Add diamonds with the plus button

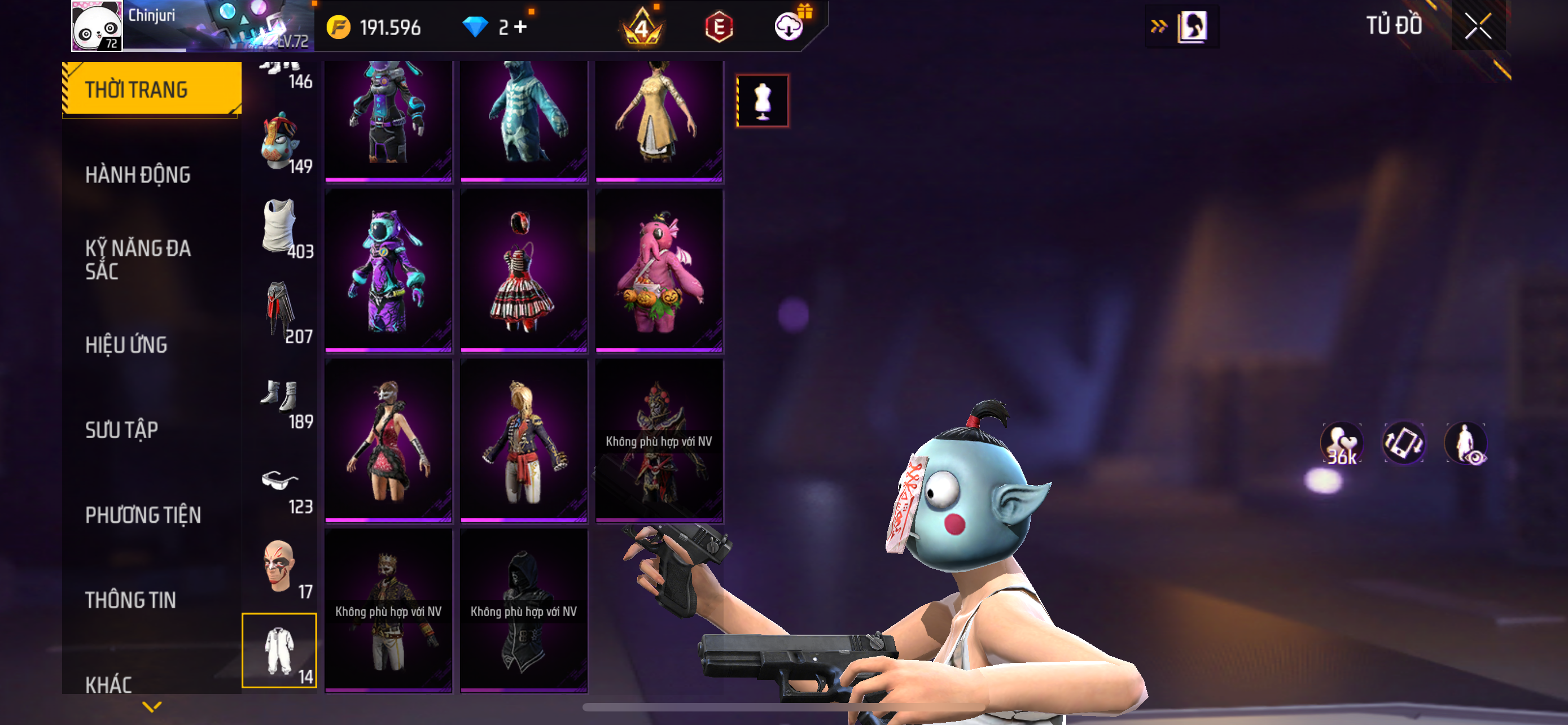click(x=520, y=27)
